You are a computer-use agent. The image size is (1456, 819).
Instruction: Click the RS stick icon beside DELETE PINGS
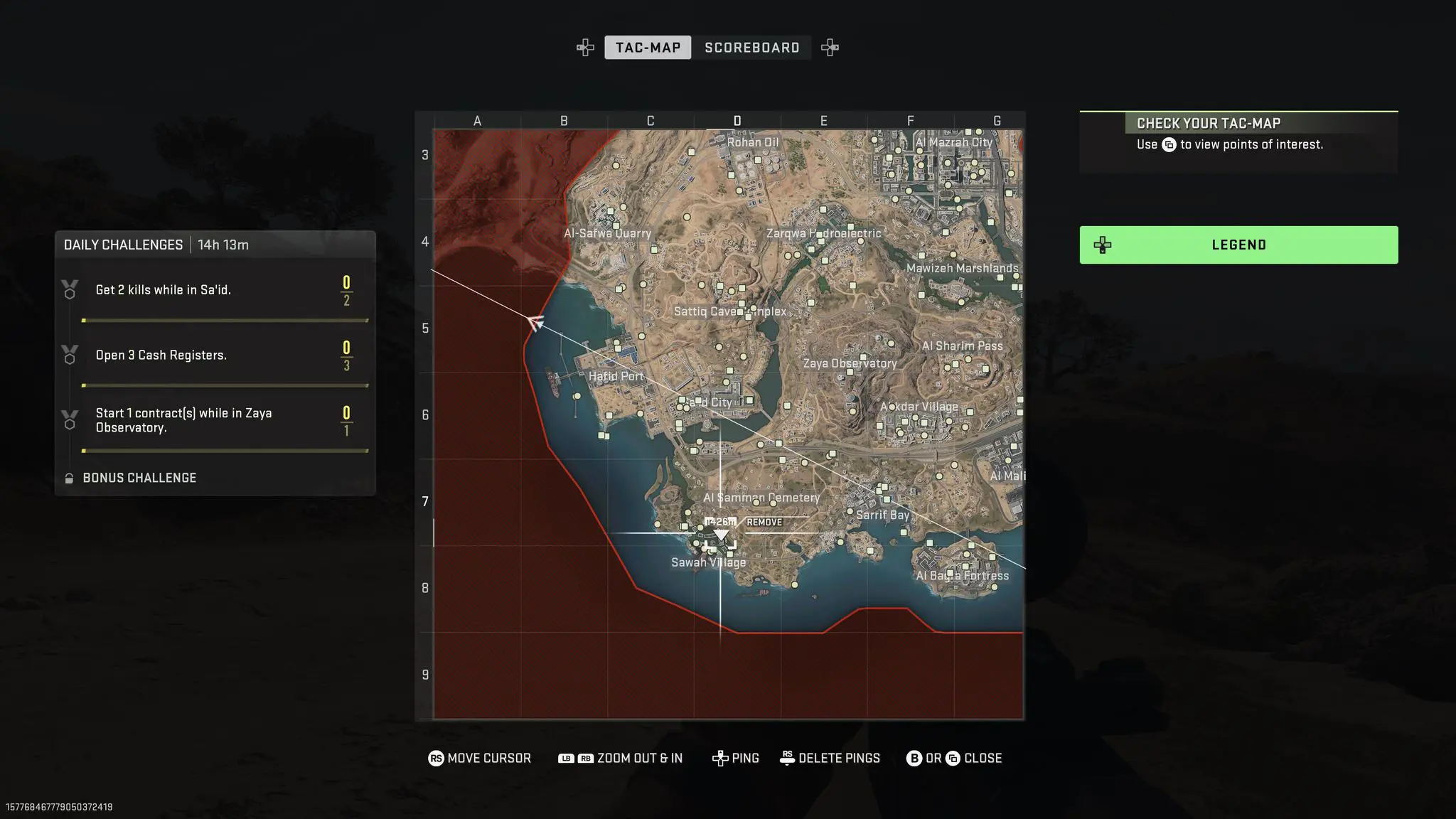[x=786, y=758]
